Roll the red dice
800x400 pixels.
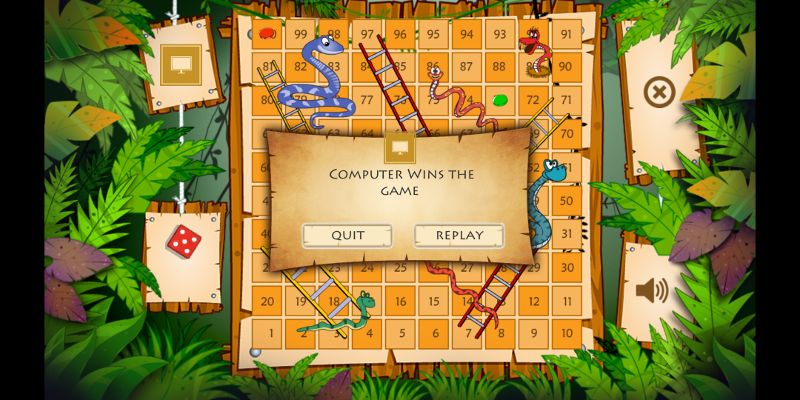click(183, 240)
